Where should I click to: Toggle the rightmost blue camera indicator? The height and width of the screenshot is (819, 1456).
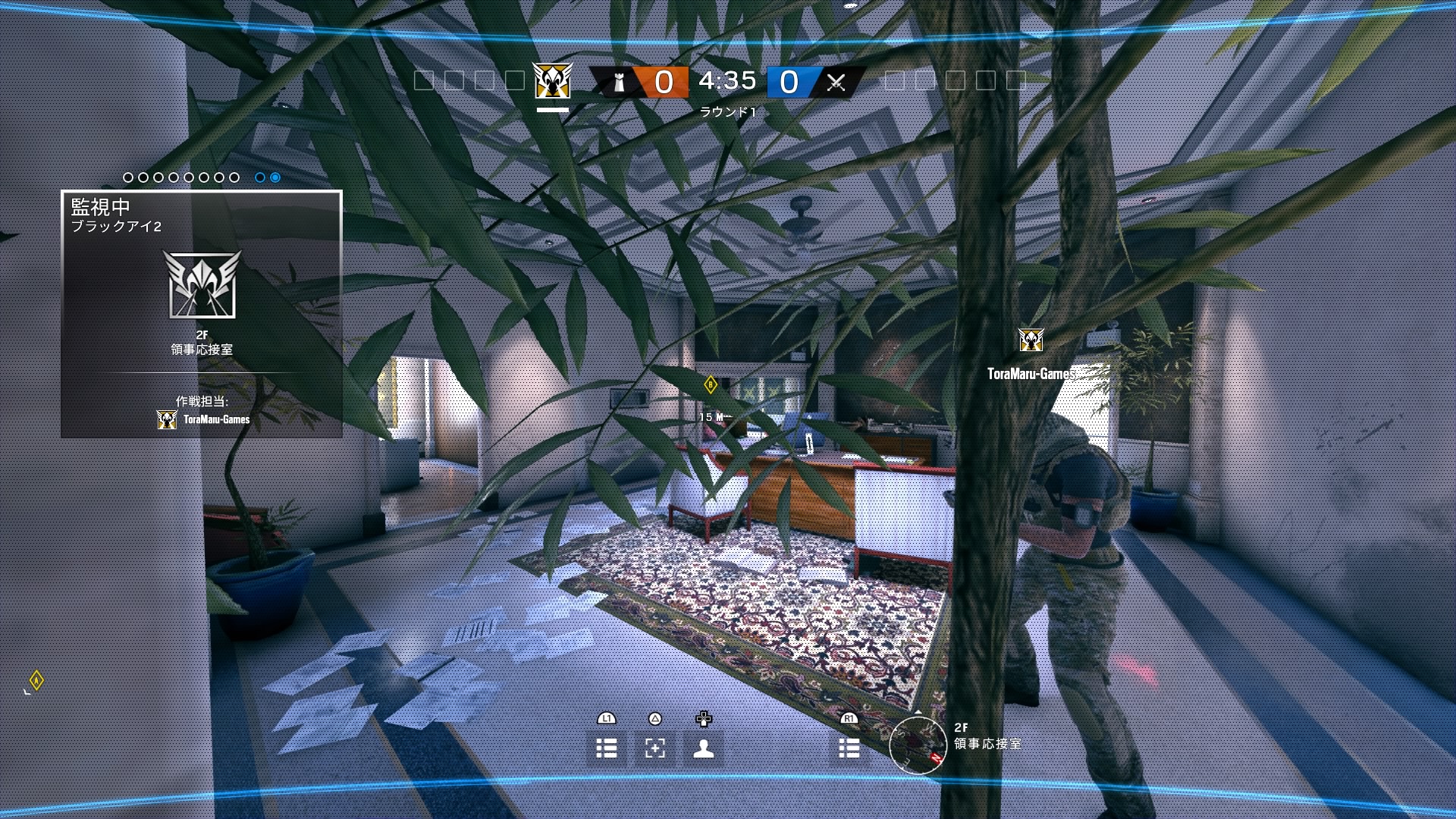pyautogui.click(x=274, y=177)
